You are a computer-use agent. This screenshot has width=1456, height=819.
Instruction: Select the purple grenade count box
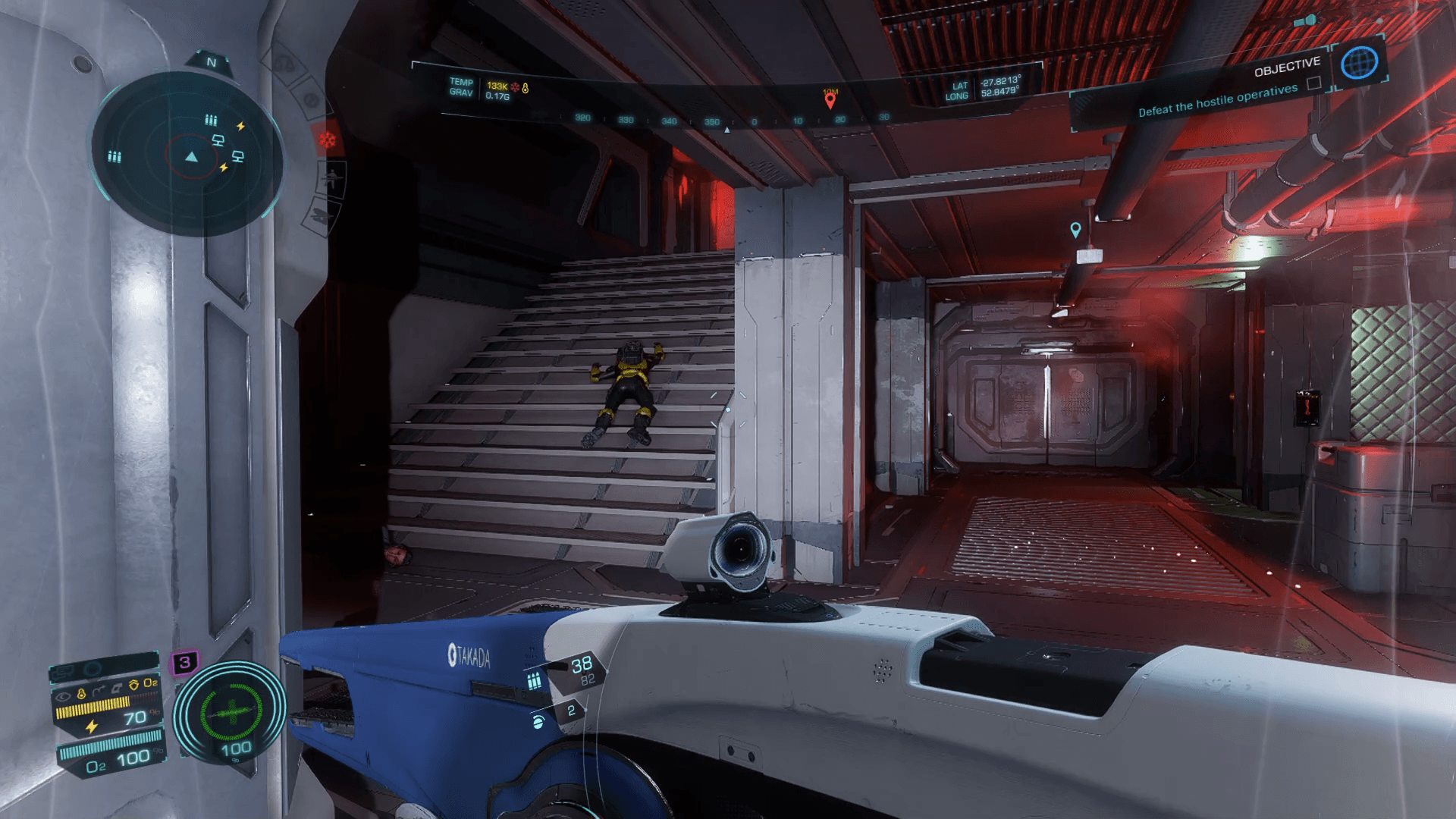(x=184, y=663)
